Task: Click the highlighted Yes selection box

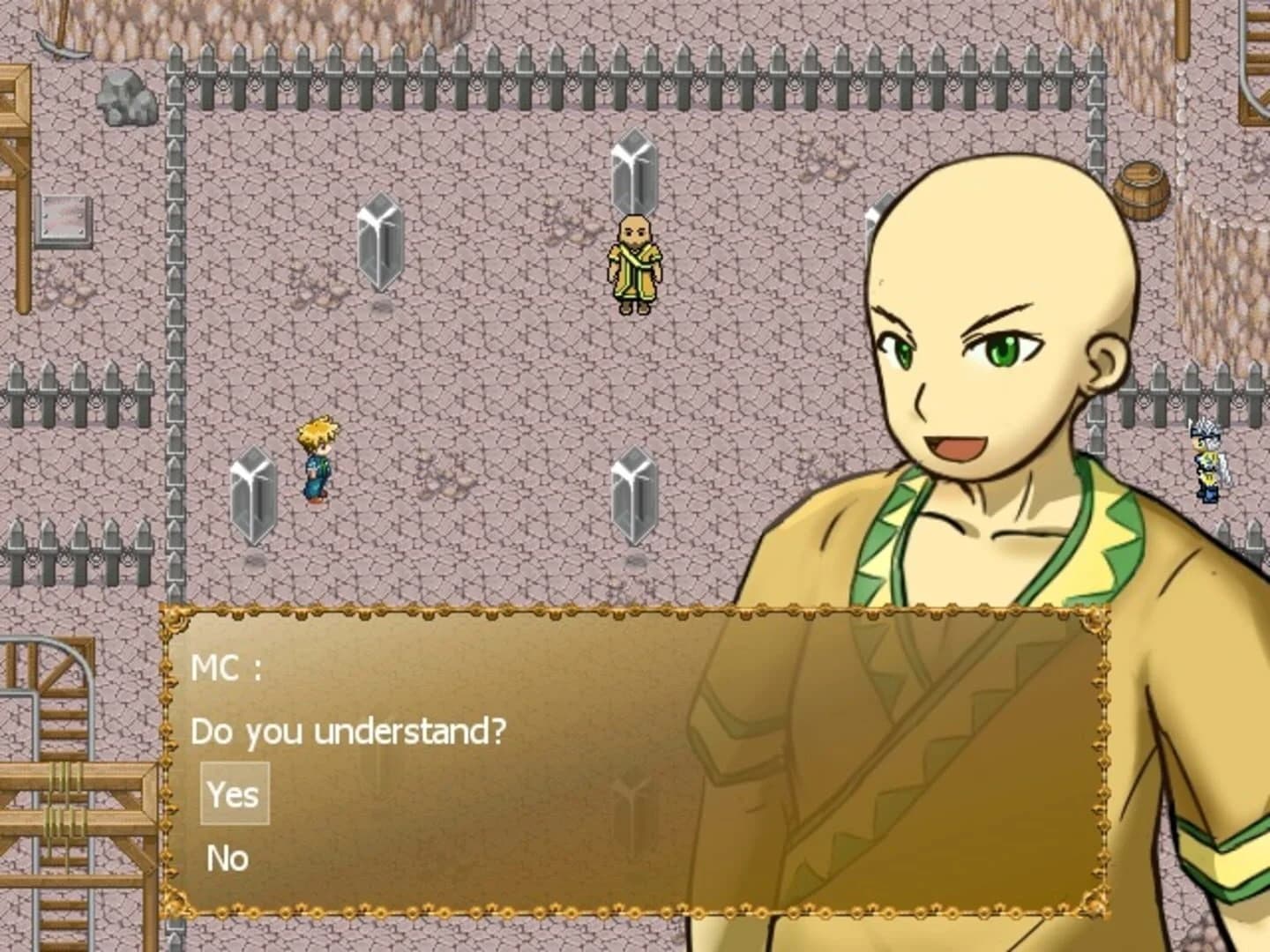Action: pos(233,793)
